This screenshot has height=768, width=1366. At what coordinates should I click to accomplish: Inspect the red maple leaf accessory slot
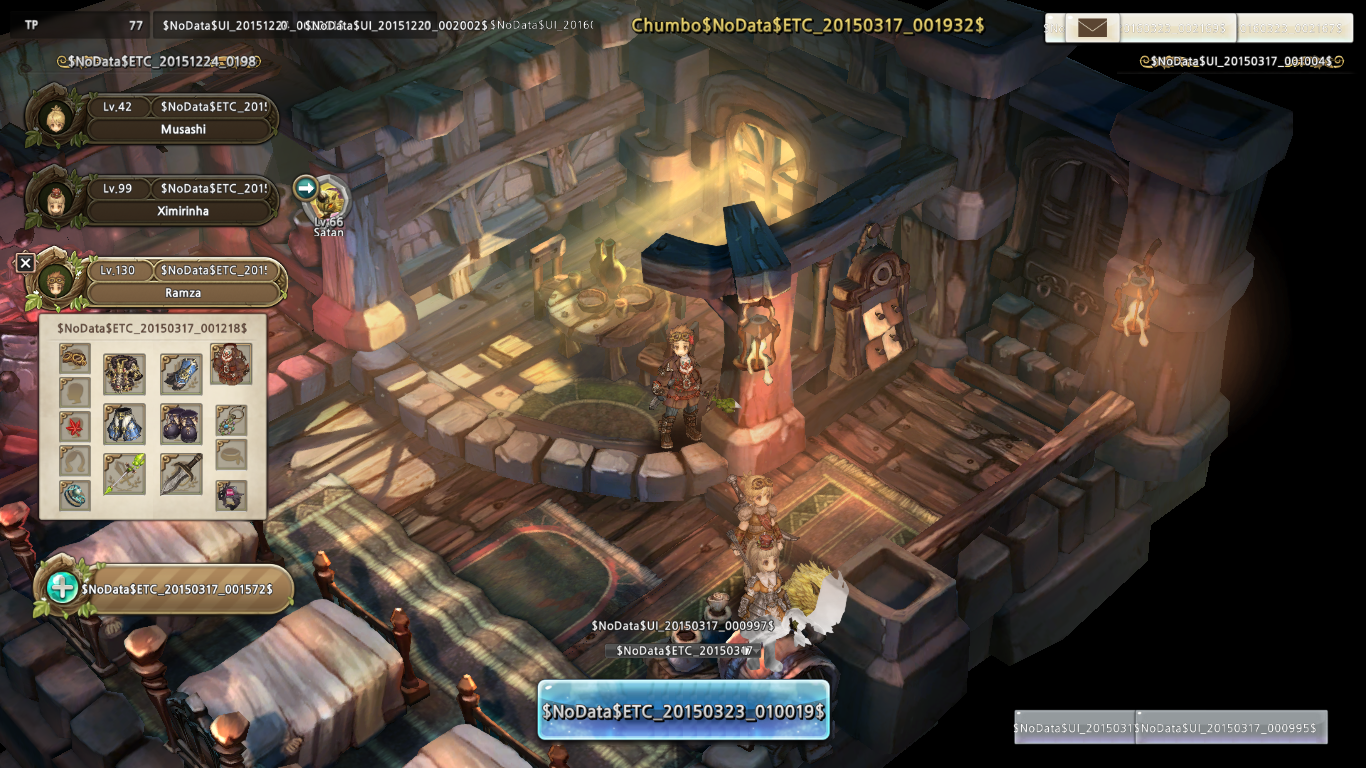tap(75, 426)
